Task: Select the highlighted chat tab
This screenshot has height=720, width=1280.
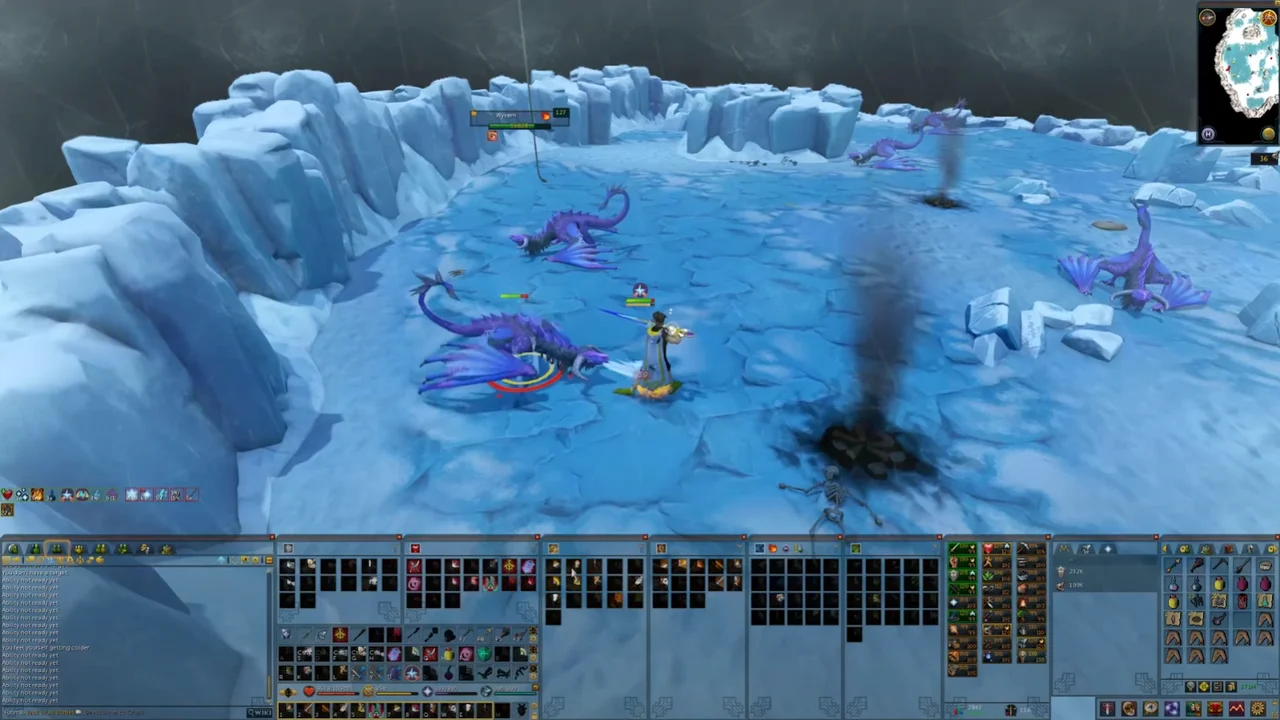Action: point(56,549)
